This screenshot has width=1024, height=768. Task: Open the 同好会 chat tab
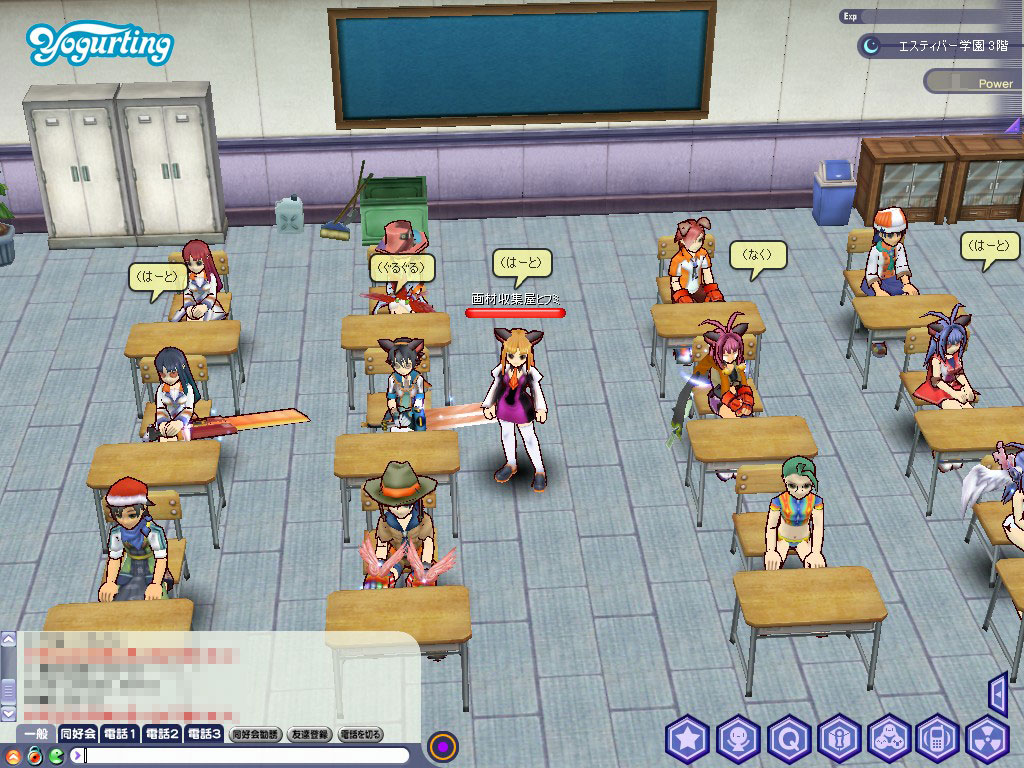tap(78, 734)
